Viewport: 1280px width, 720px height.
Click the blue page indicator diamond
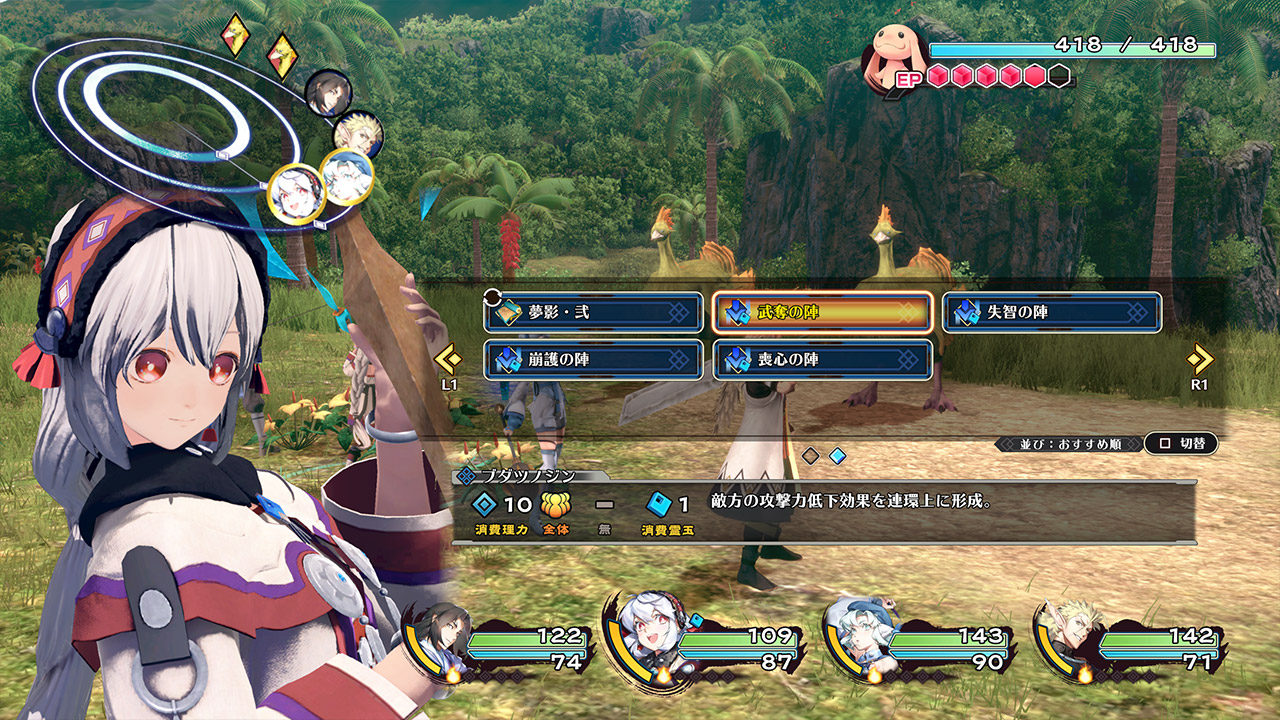(837, 456)
